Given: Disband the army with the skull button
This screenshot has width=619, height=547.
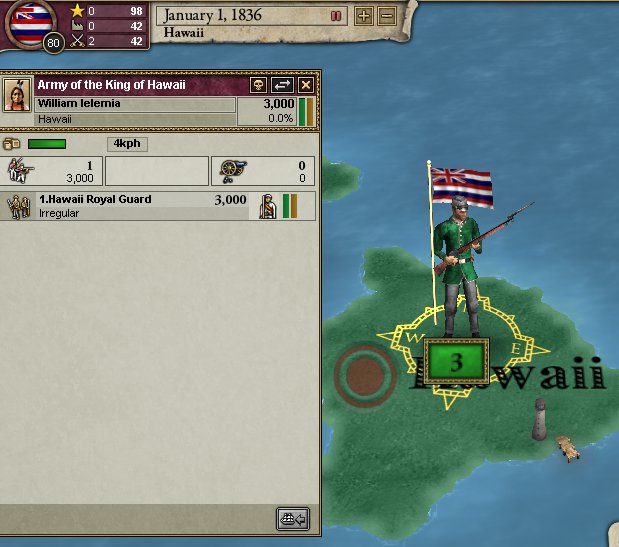Looking at the screenshot, I should [258, 86].
